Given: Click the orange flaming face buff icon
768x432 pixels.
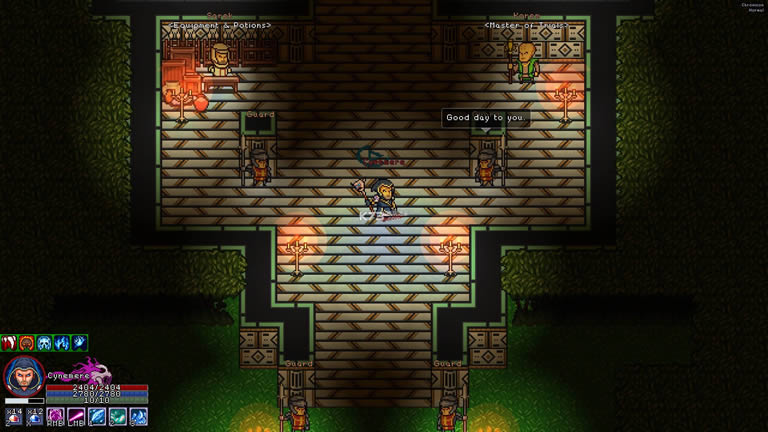Looking at the screenshot, I should click(27, 343).
